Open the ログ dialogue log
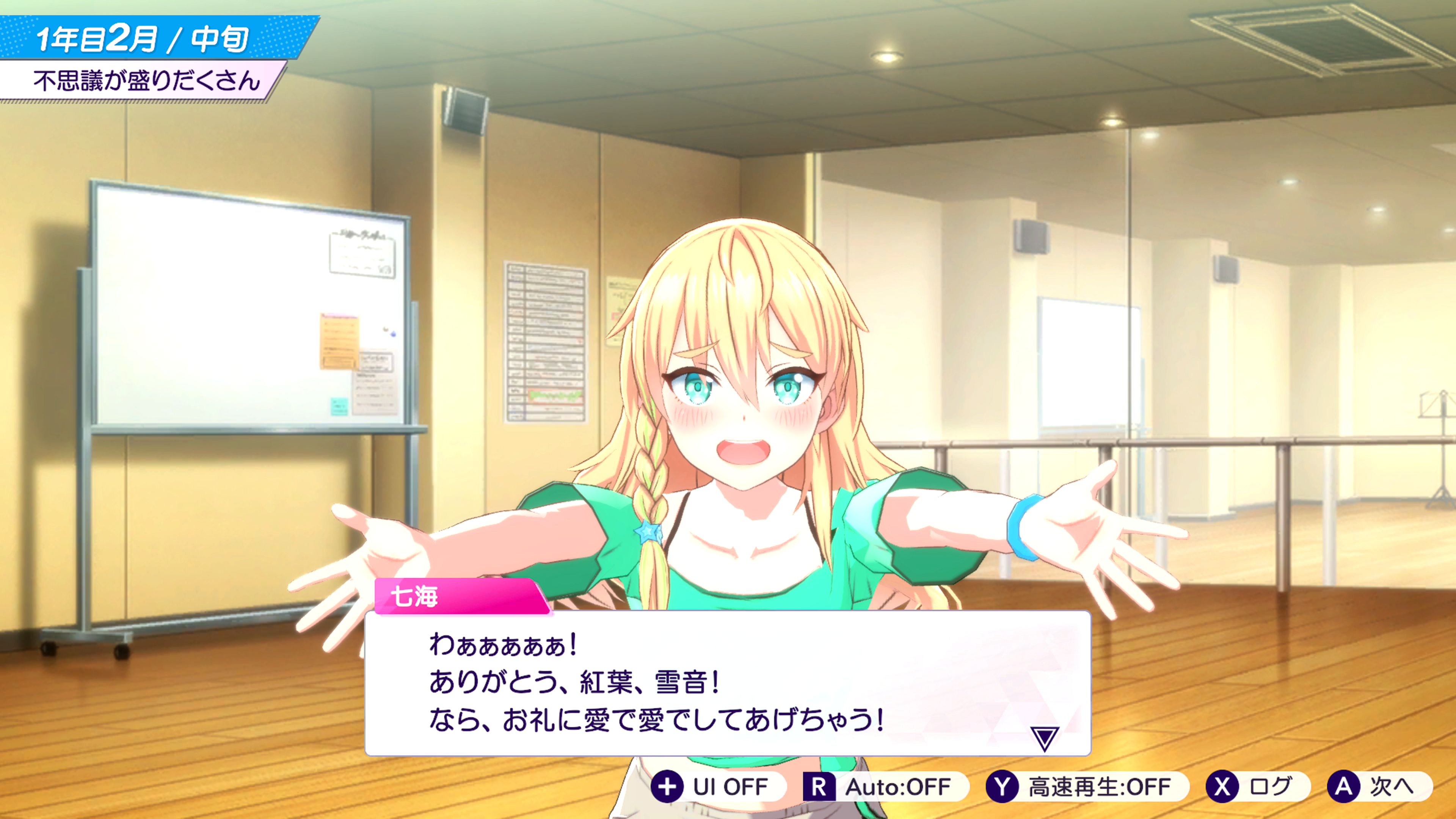Viewport: 1456px width, 819px height. (1257, 787)
